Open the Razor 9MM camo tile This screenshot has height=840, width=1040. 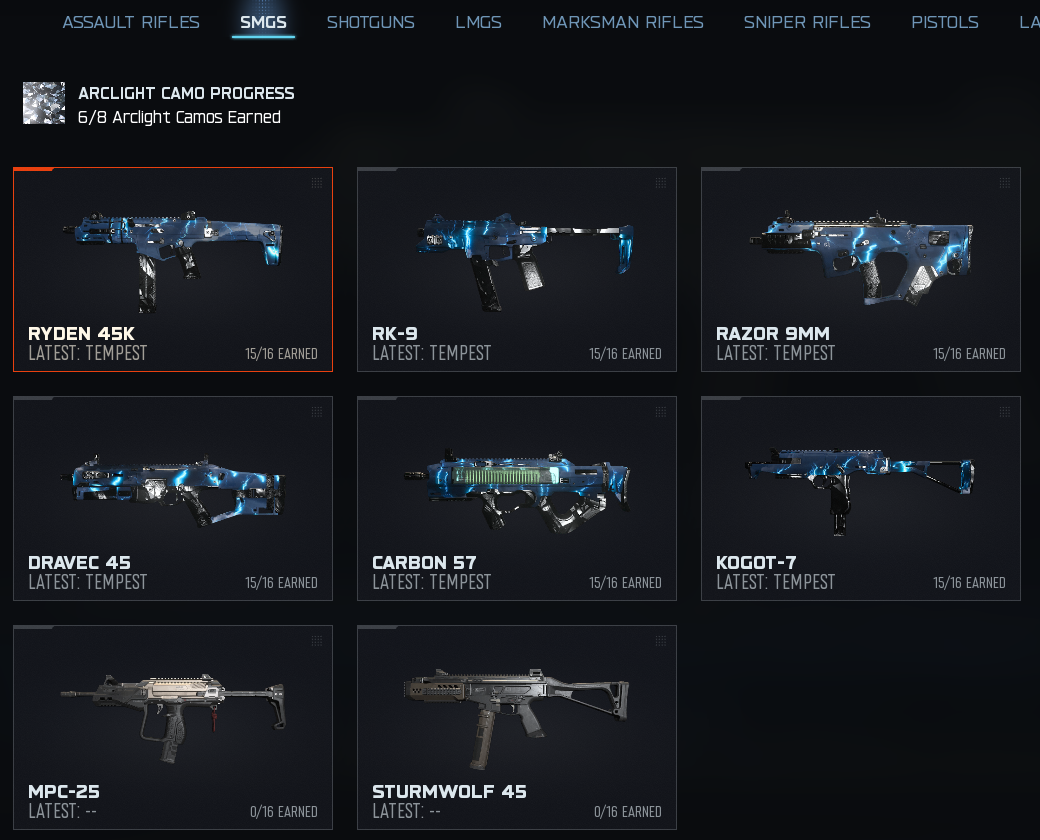(861, 269)
